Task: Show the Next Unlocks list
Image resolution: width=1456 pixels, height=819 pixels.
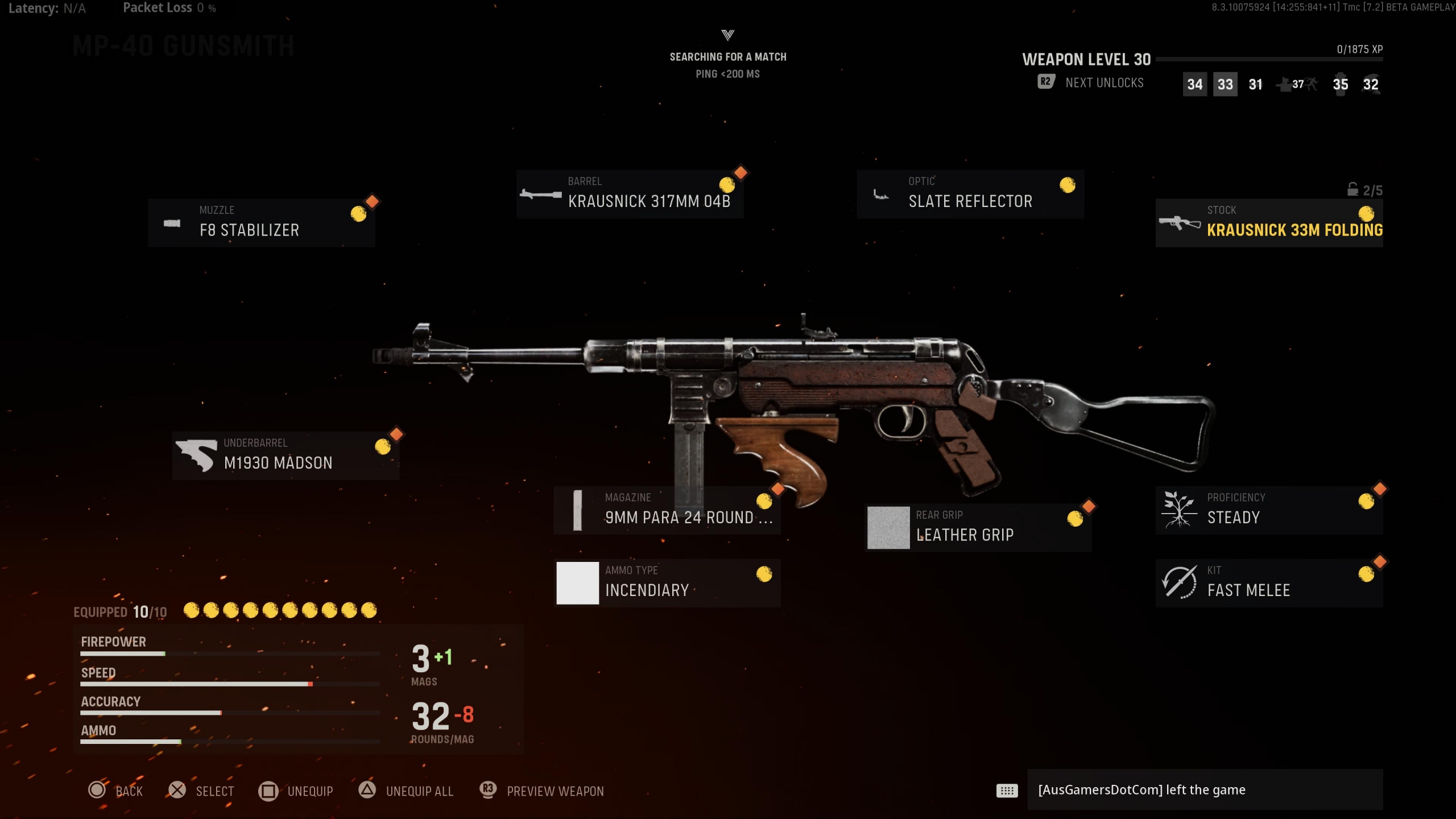Action: pyautogui.click(x=1091, y=83)
